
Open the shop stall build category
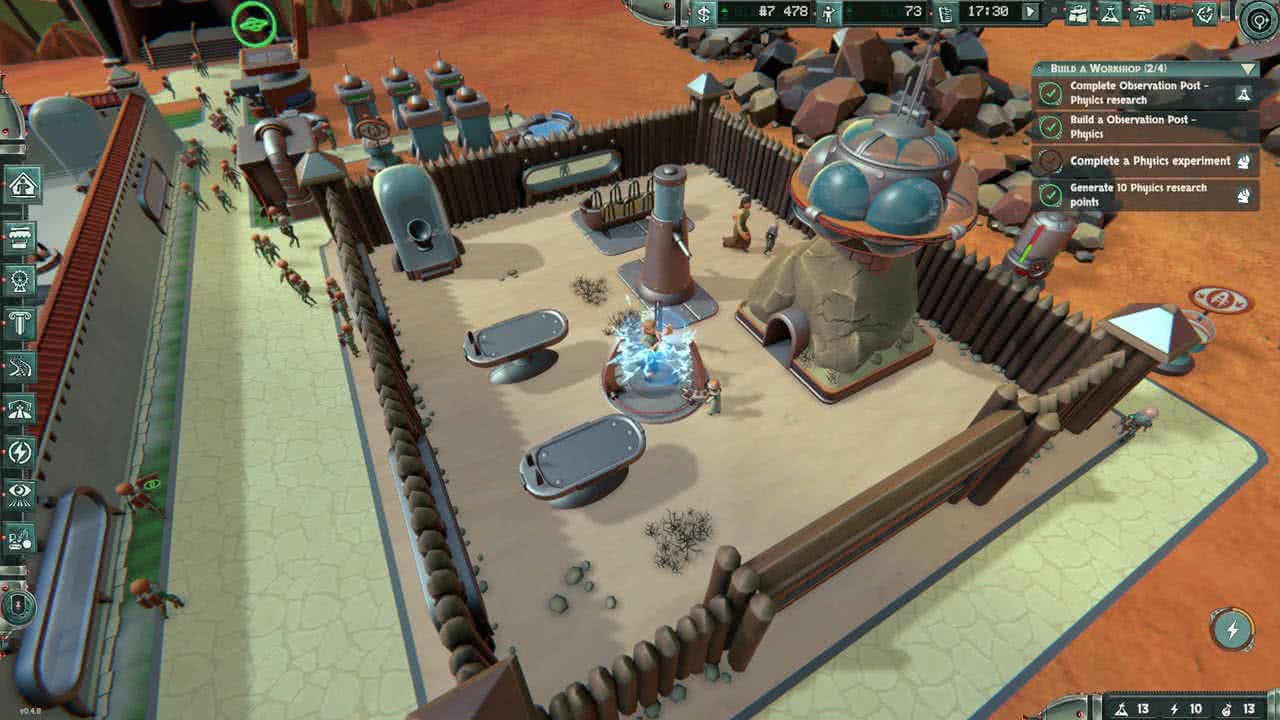point(21,239)
